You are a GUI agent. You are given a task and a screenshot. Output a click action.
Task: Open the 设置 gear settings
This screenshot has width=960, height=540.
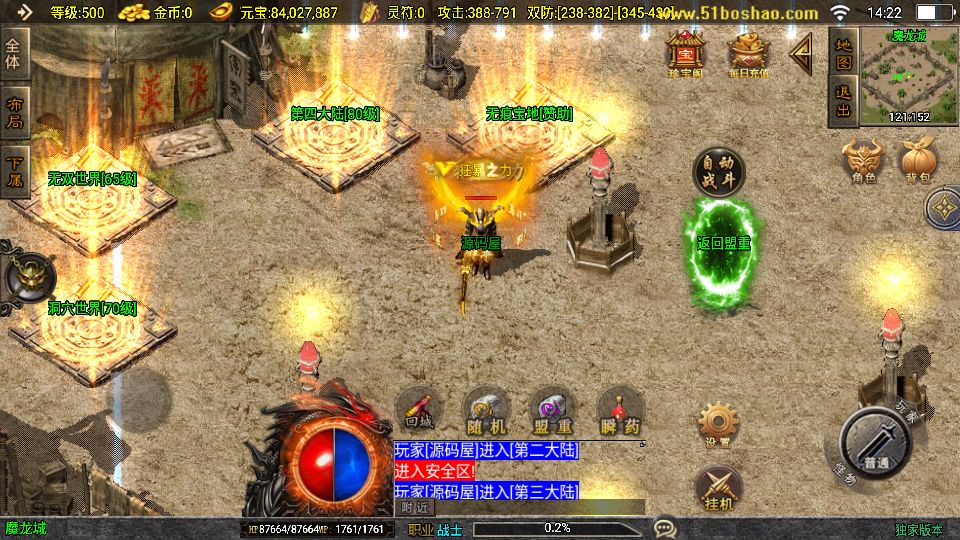[x=717, y=425]
